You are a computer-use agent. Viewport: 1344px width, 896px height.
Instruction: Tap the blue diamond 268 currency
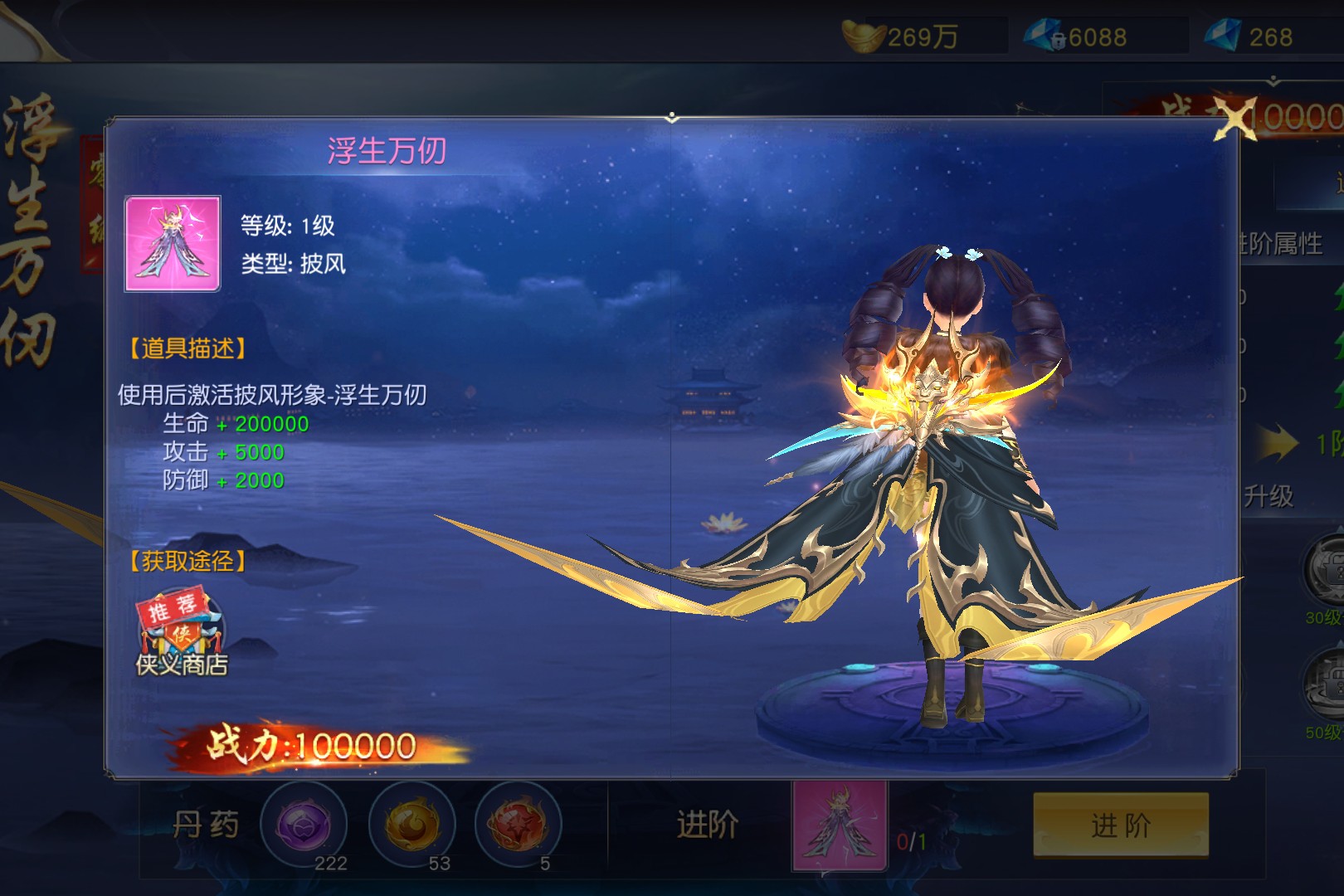coord(1253,37)
